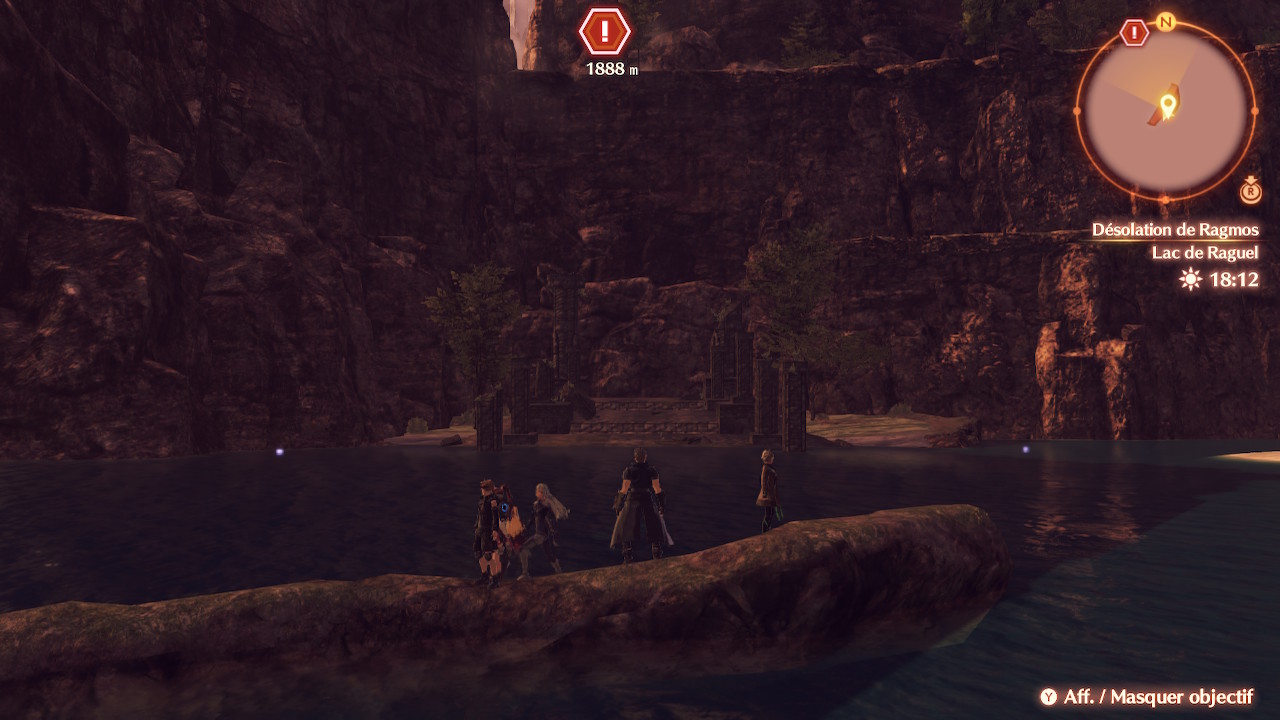This screenshot has width=1280, height=720.
Task: Select the red quest objective marker showing 1888 m
Action: [x=604, y=32]
